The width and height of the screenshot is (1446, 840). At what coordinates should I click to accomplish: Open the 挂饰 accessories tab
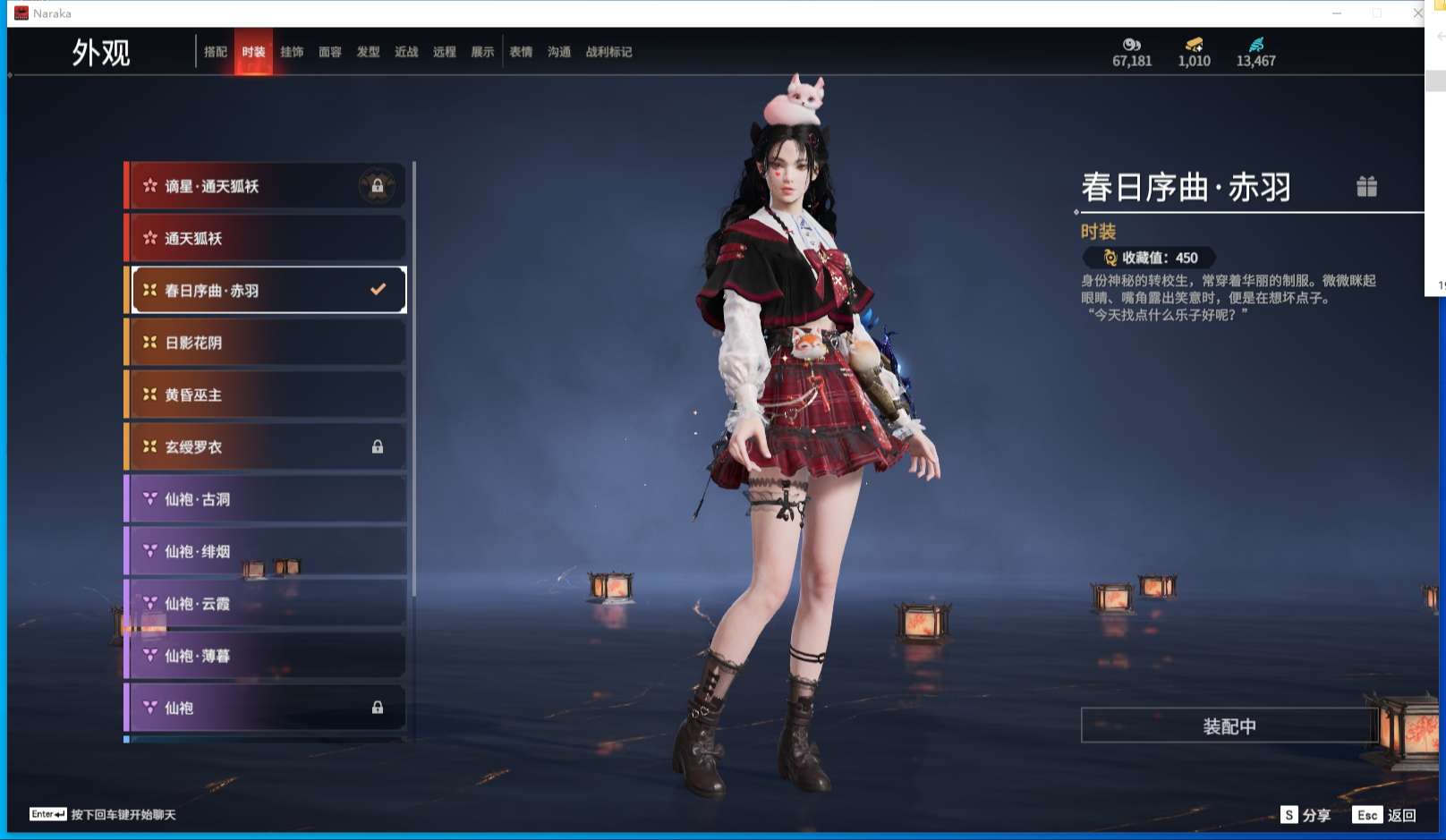coord(292,52)
